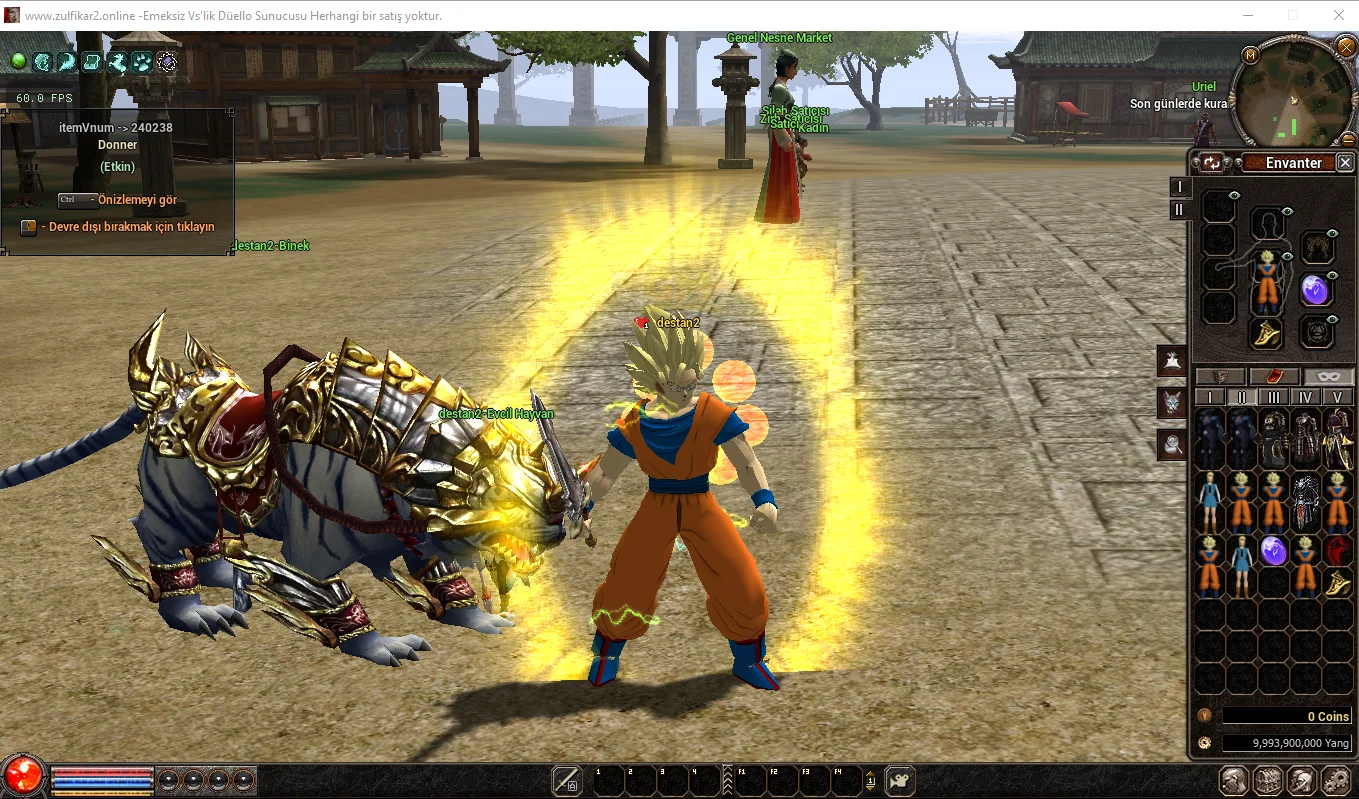Open the mount icon in the top-left skill bar
This screenshot has height=799, width=1359.
(117, 62)
